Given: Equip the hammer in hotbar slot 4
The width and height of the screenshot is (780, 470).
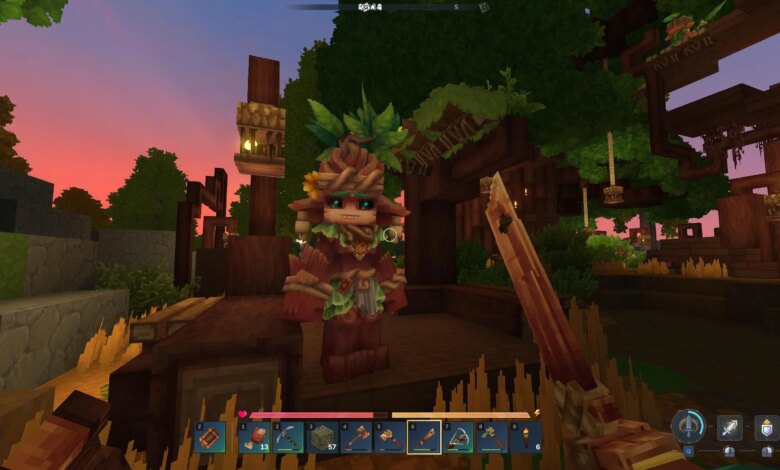Looking at the screenshot, I should tap(356, 437).
